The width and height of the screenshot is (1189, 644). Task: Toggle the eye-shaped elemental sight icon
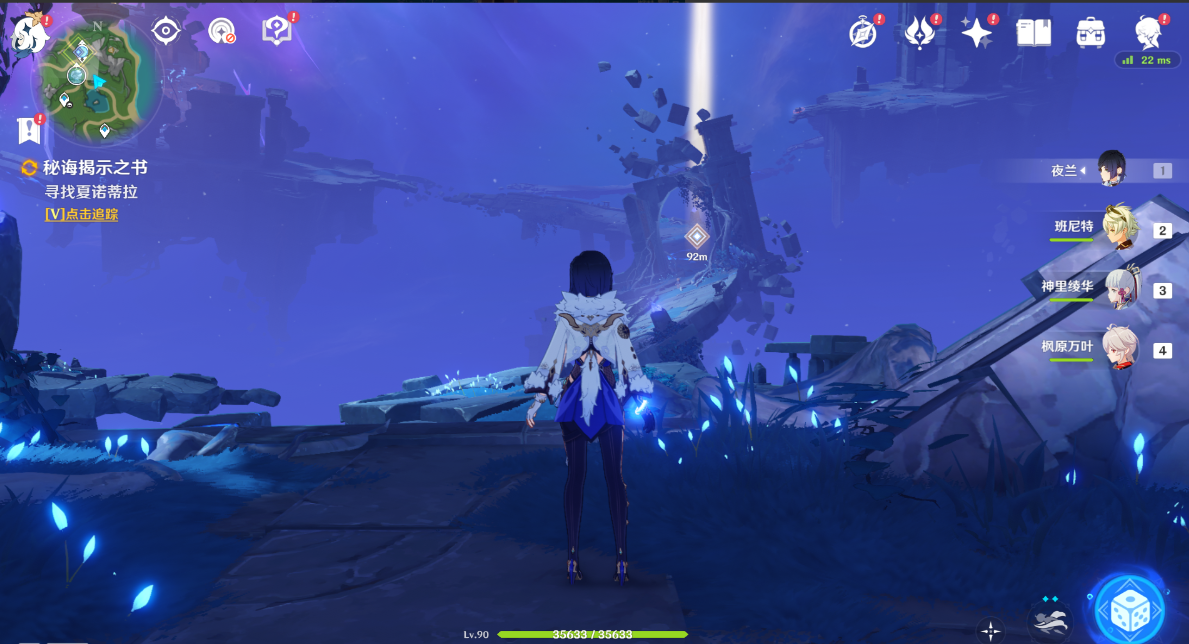click(165, 31)
